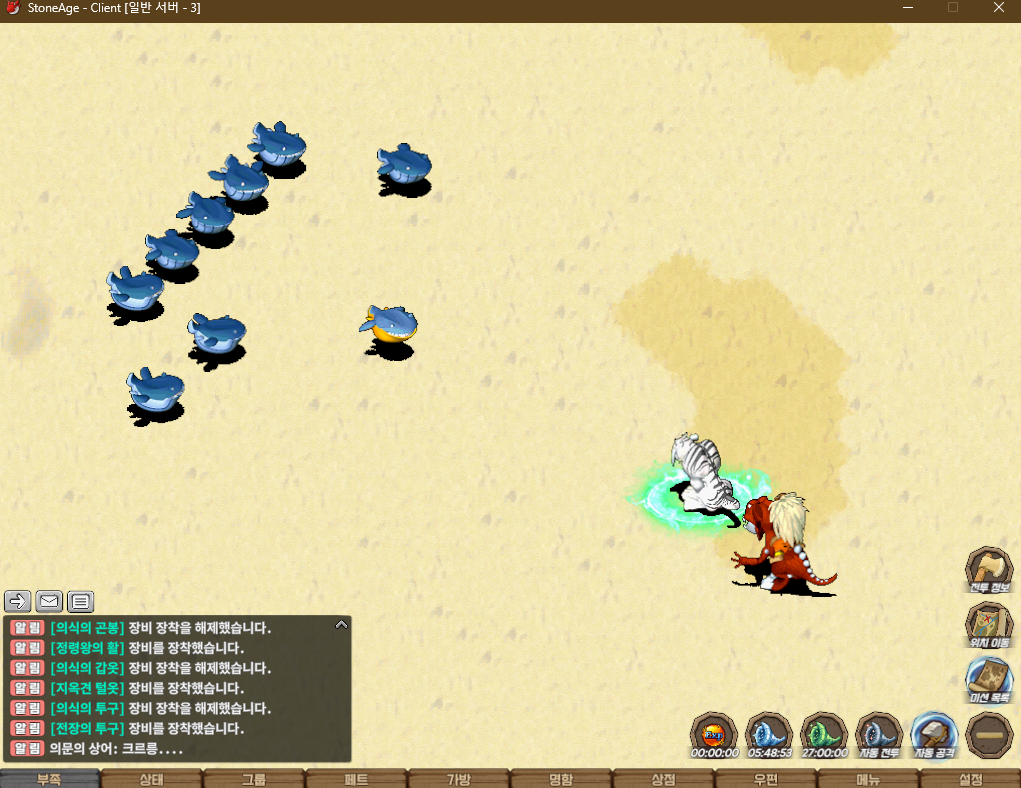Open the 그룹 group menu
The width and height of the screenshot is (1021, 788).
click(254, 779)
